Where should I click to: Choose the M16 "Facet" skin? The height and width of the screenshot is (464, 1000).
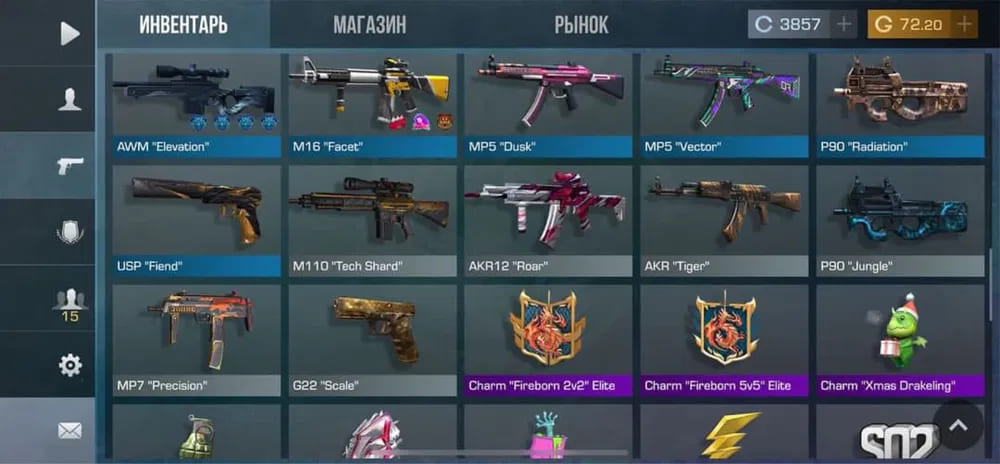point(372,105)
